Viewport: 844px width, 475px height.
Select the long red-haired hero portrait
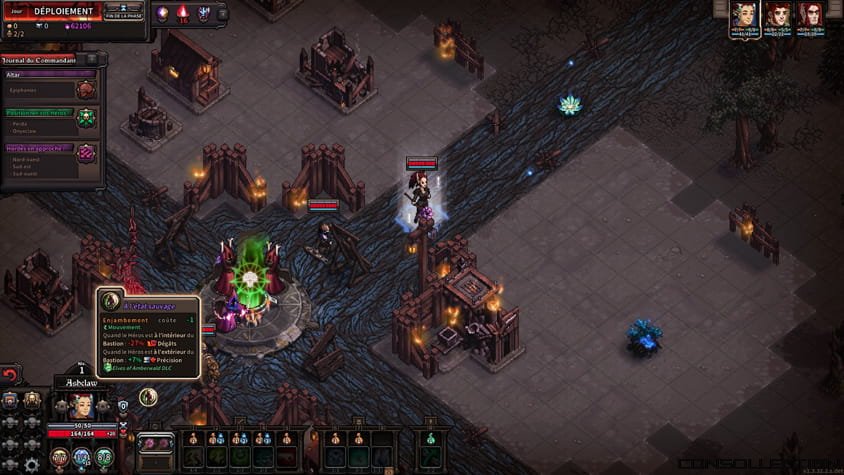[810, 14]
